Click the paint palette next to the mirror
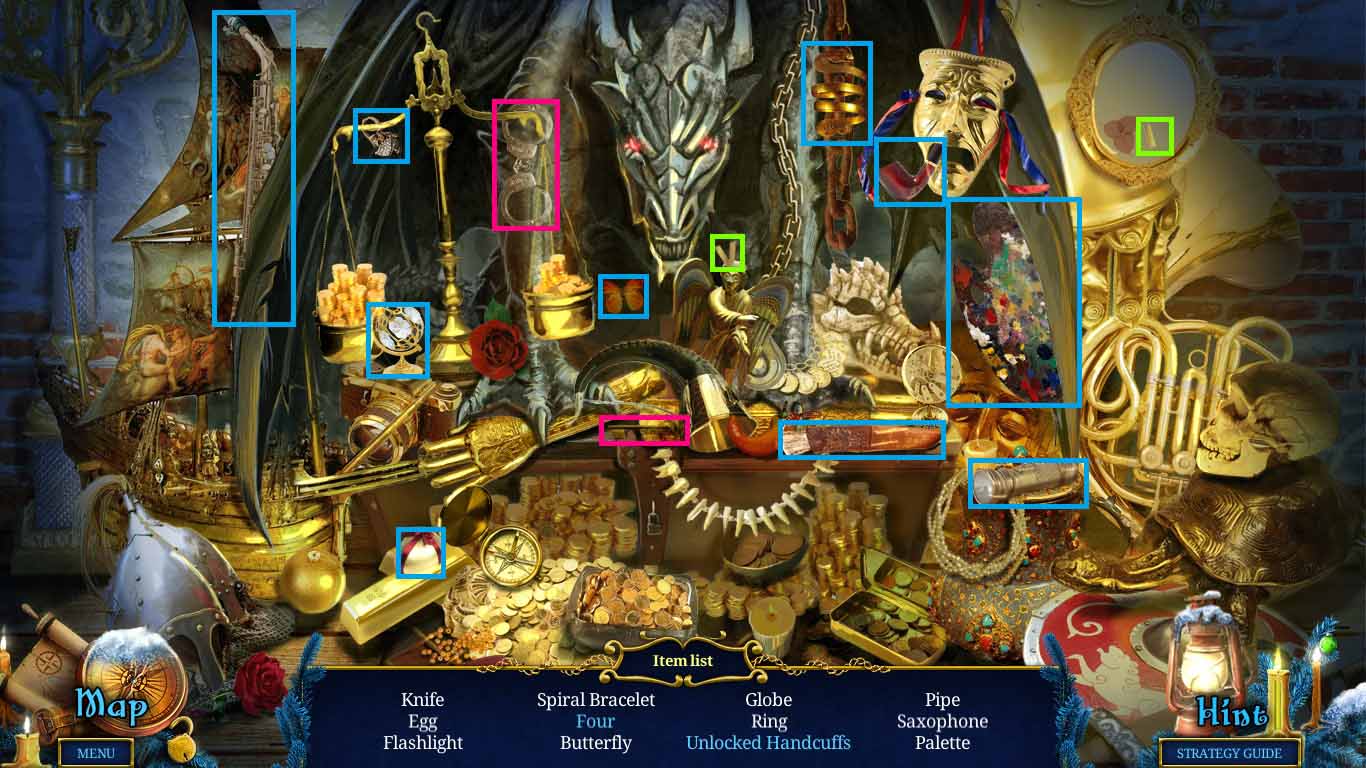 point(1012,300)
